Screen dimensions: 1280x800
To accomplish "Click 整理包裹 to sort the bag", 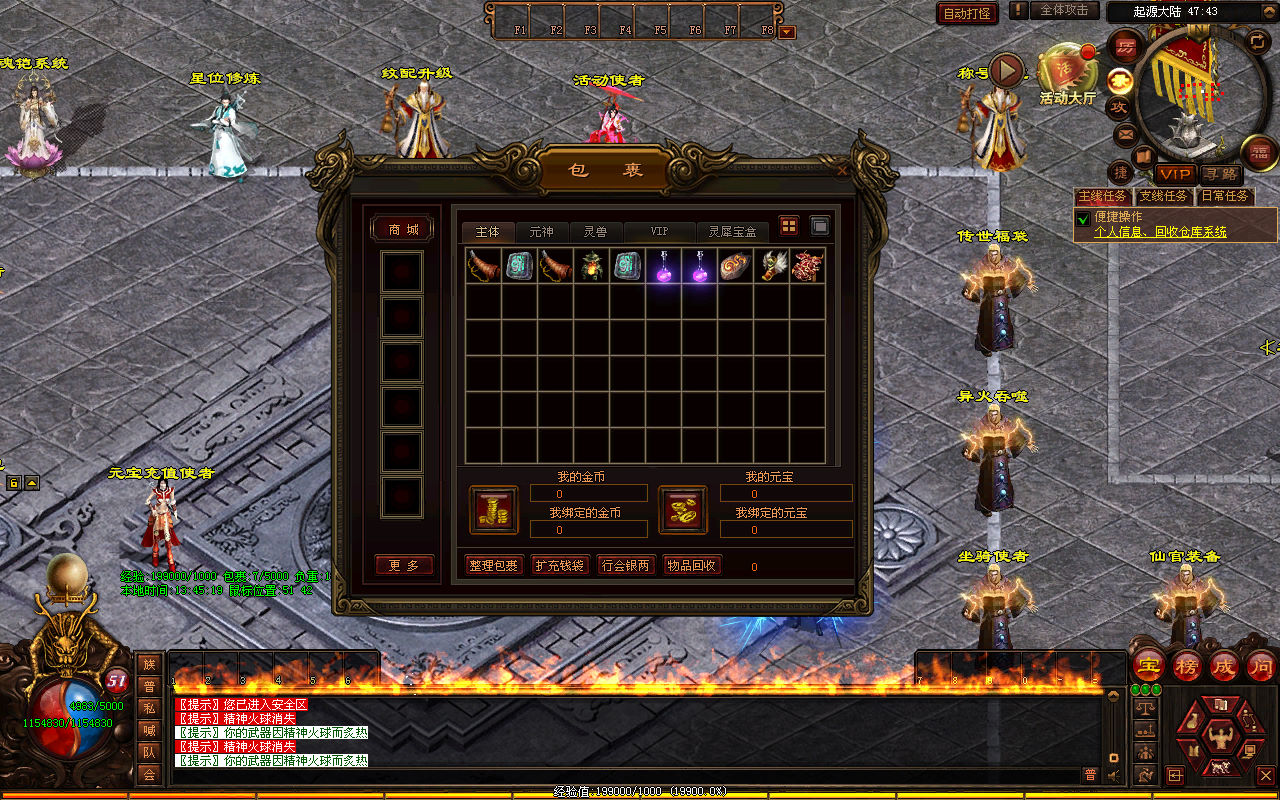I will point(494,566).
